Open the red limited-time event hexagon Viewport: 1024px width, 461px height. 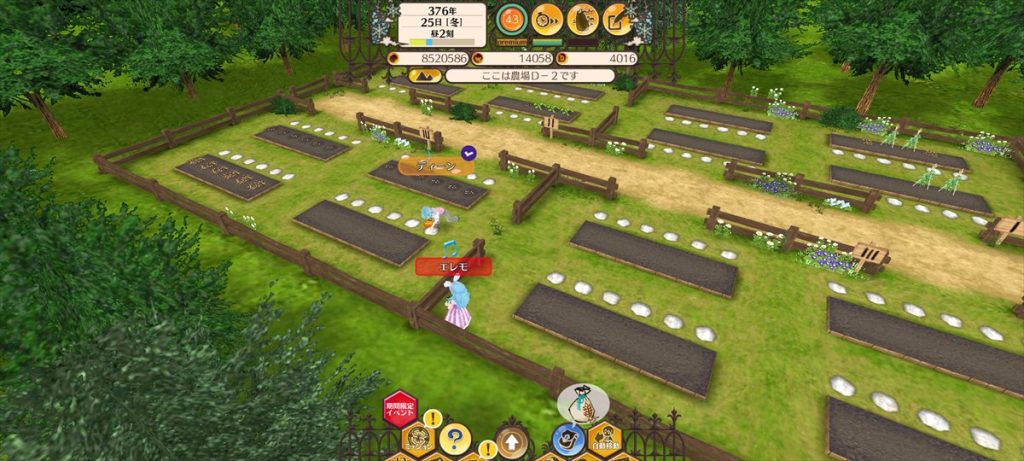pos(400,408)
